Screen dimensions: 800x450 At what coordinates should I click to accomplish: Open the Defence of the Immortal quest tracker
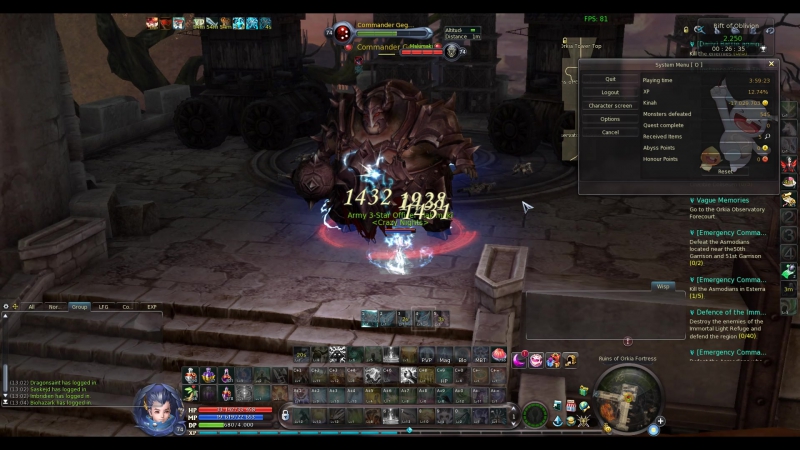coord(728,312)
